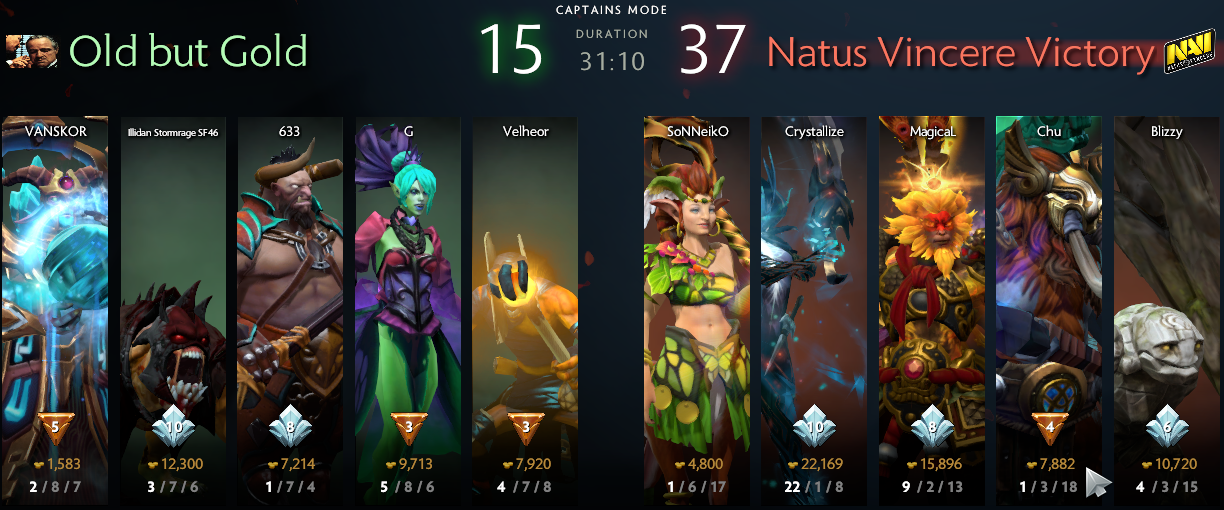This screenshot has width=1224, height=510.
Task: Click player G's hero card
Action: click(x=408, y=300)
